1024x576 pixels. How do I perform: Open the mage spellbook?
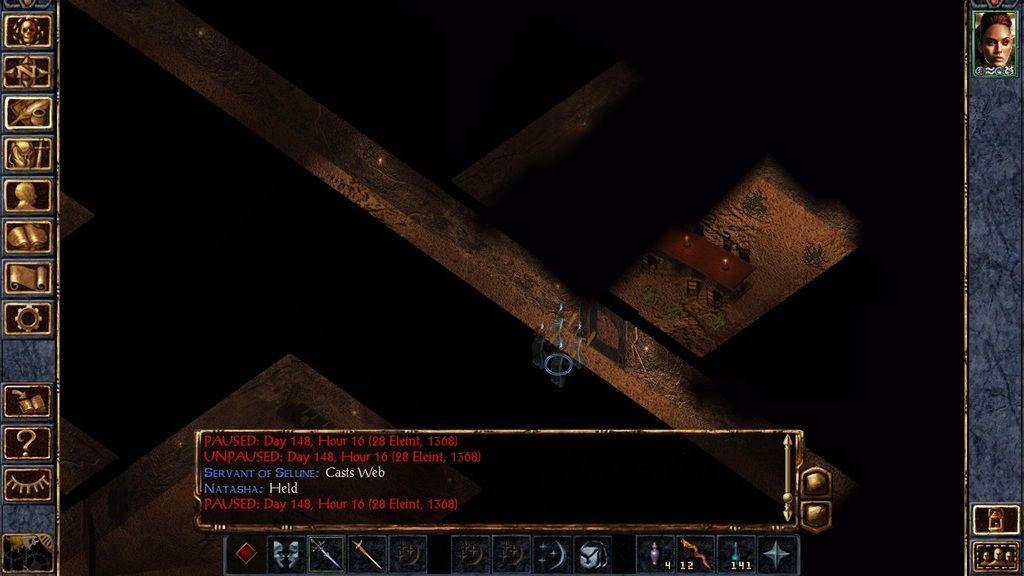pos(28,236)
